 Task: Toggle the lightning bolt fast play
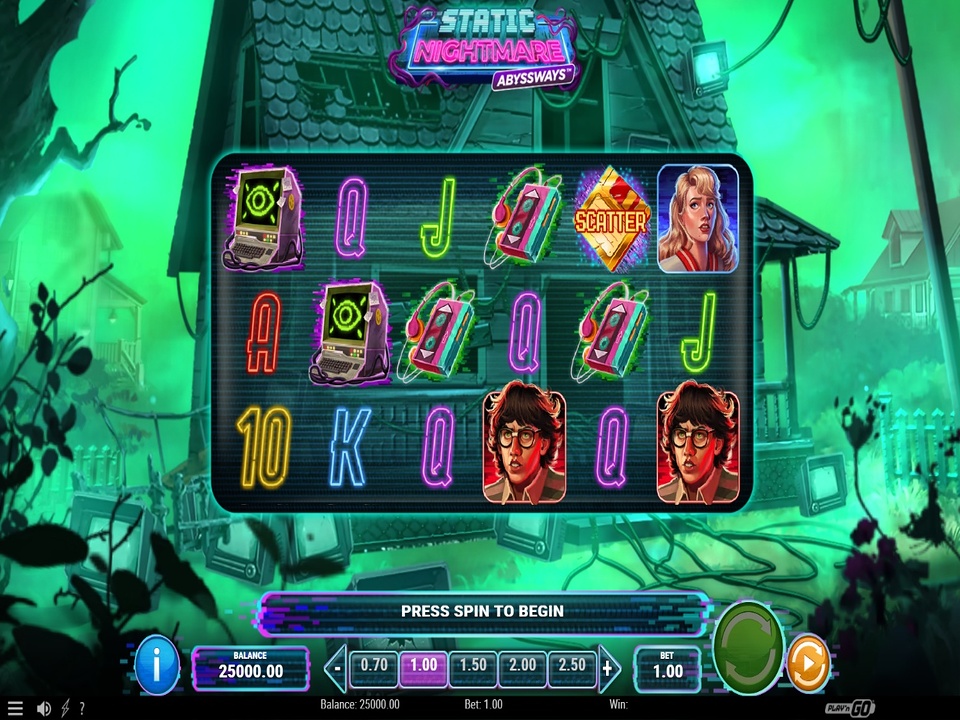[x=65, y=708]
